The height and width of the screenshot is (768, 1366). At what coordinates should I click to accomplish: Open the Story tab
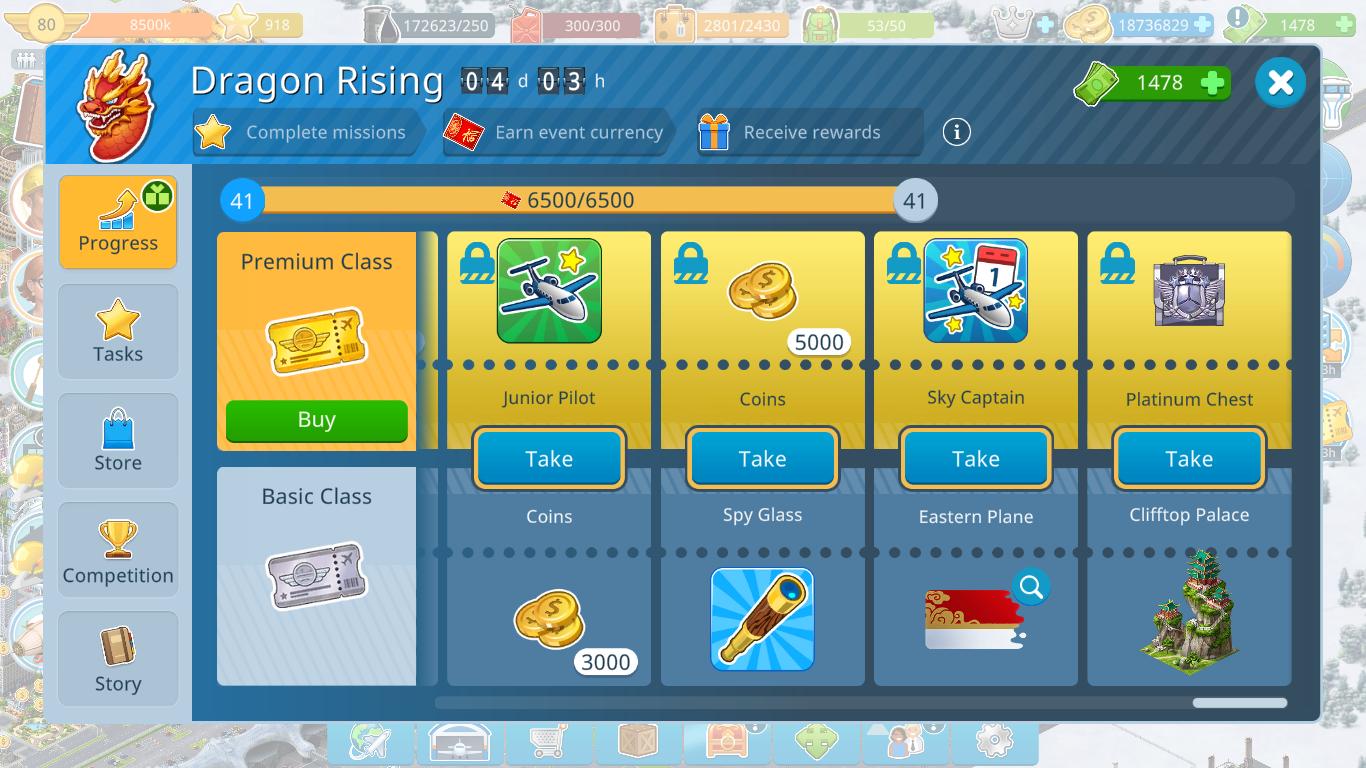118,660
